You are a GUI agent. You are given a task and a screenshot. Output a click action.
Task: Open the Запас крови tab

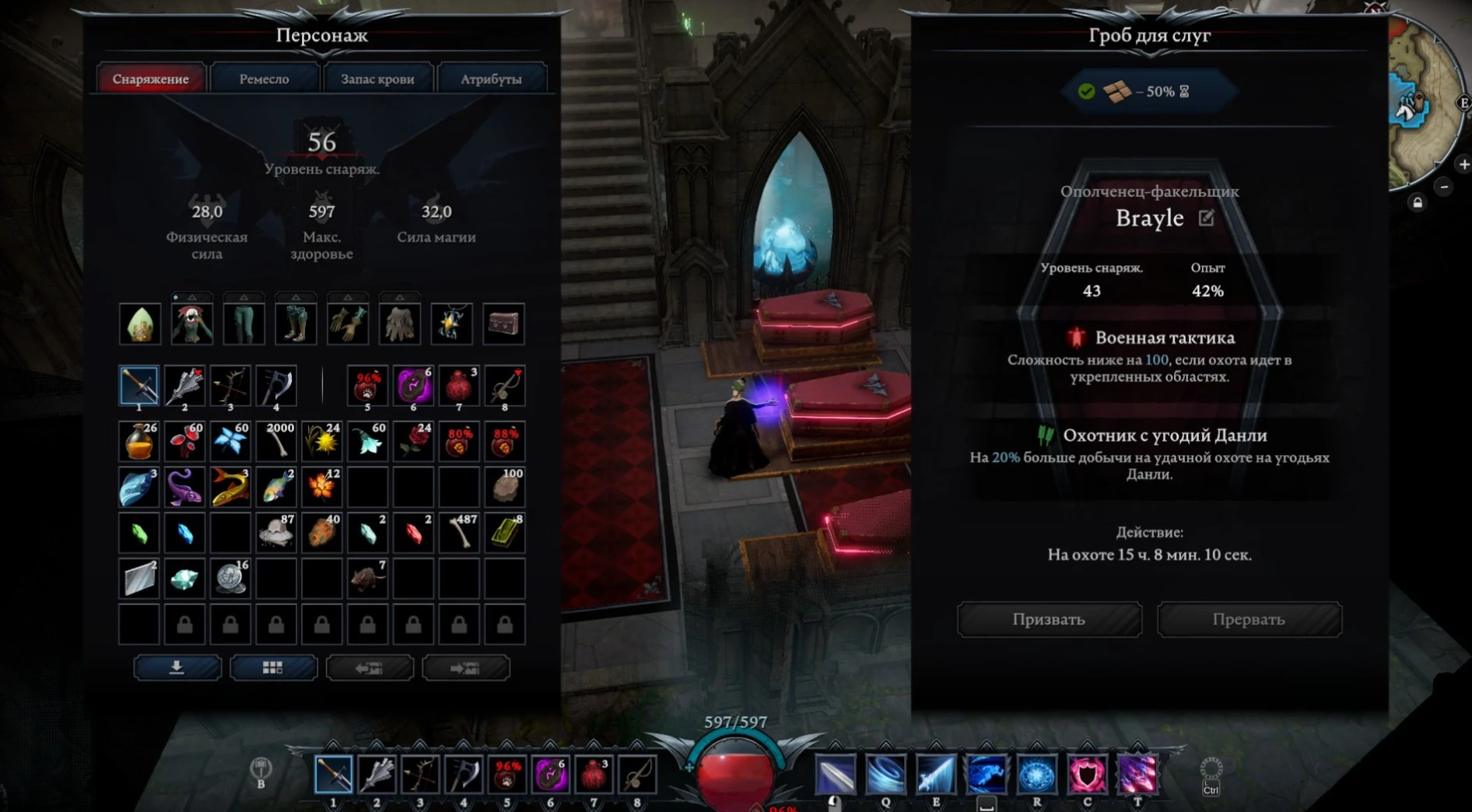pos(377,79)
